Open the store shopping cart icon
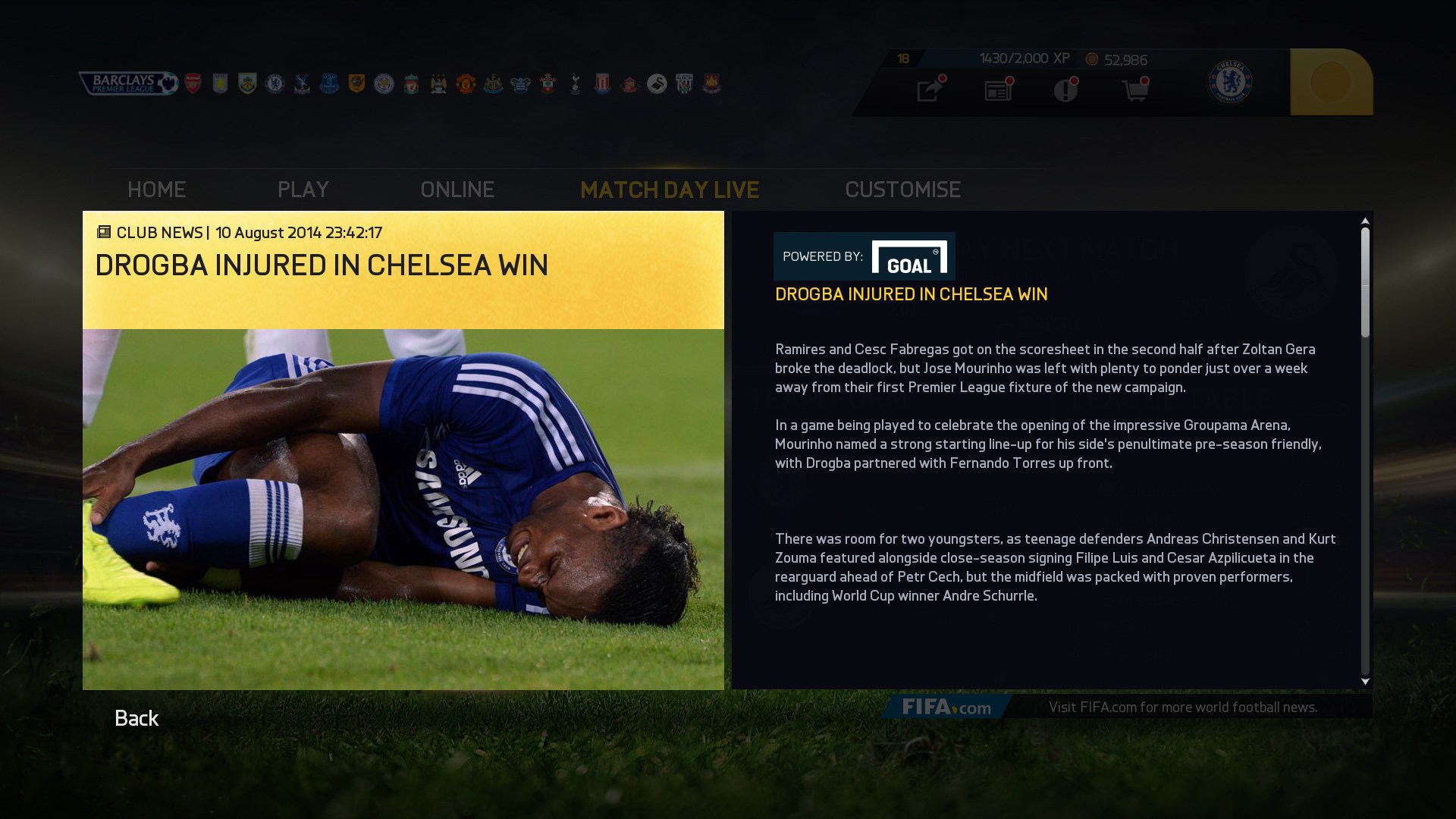 point(1134,89)
